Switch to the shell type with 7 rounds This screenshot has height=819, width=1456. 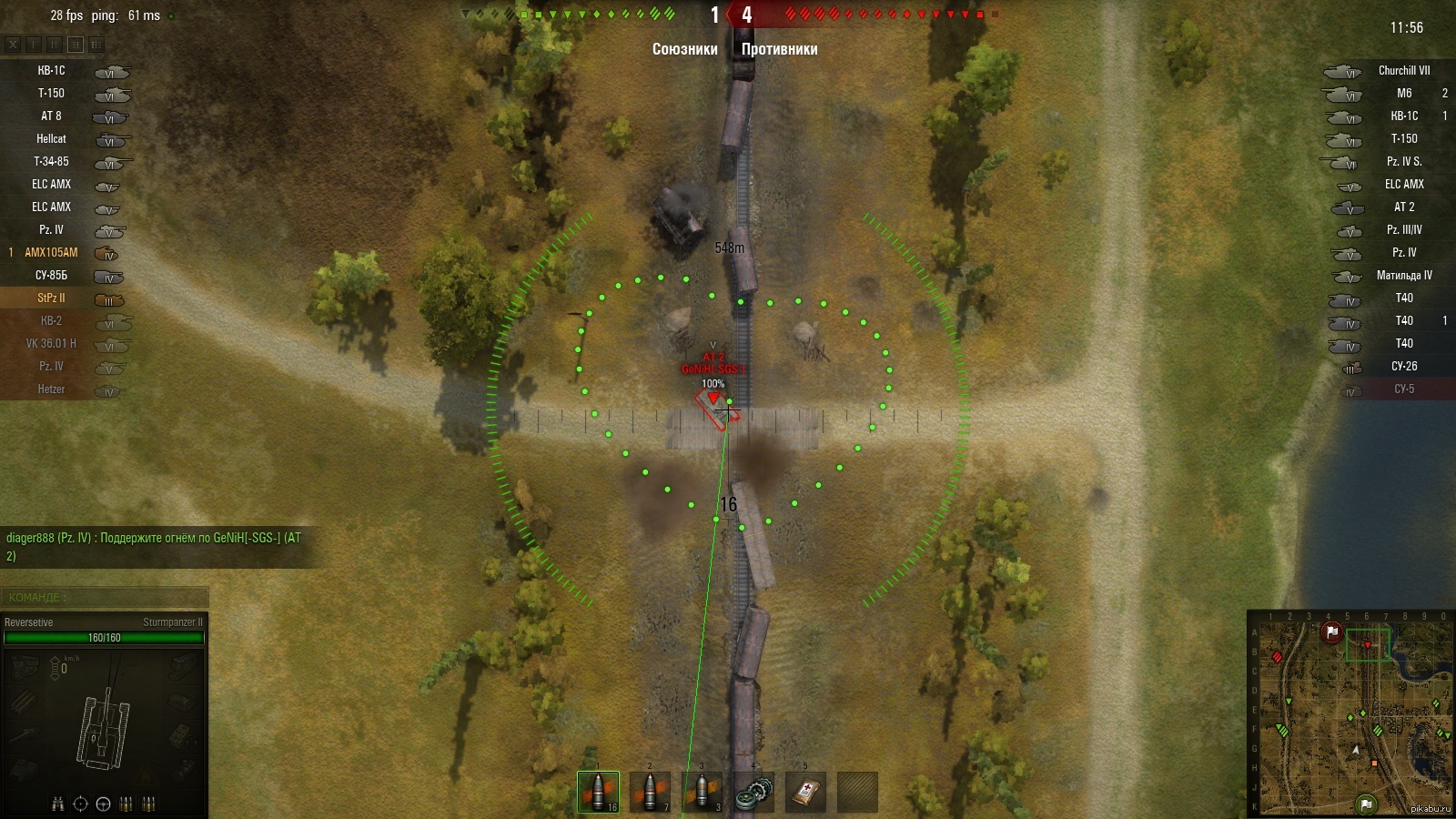pyautogui.click(x=650, y=791)
